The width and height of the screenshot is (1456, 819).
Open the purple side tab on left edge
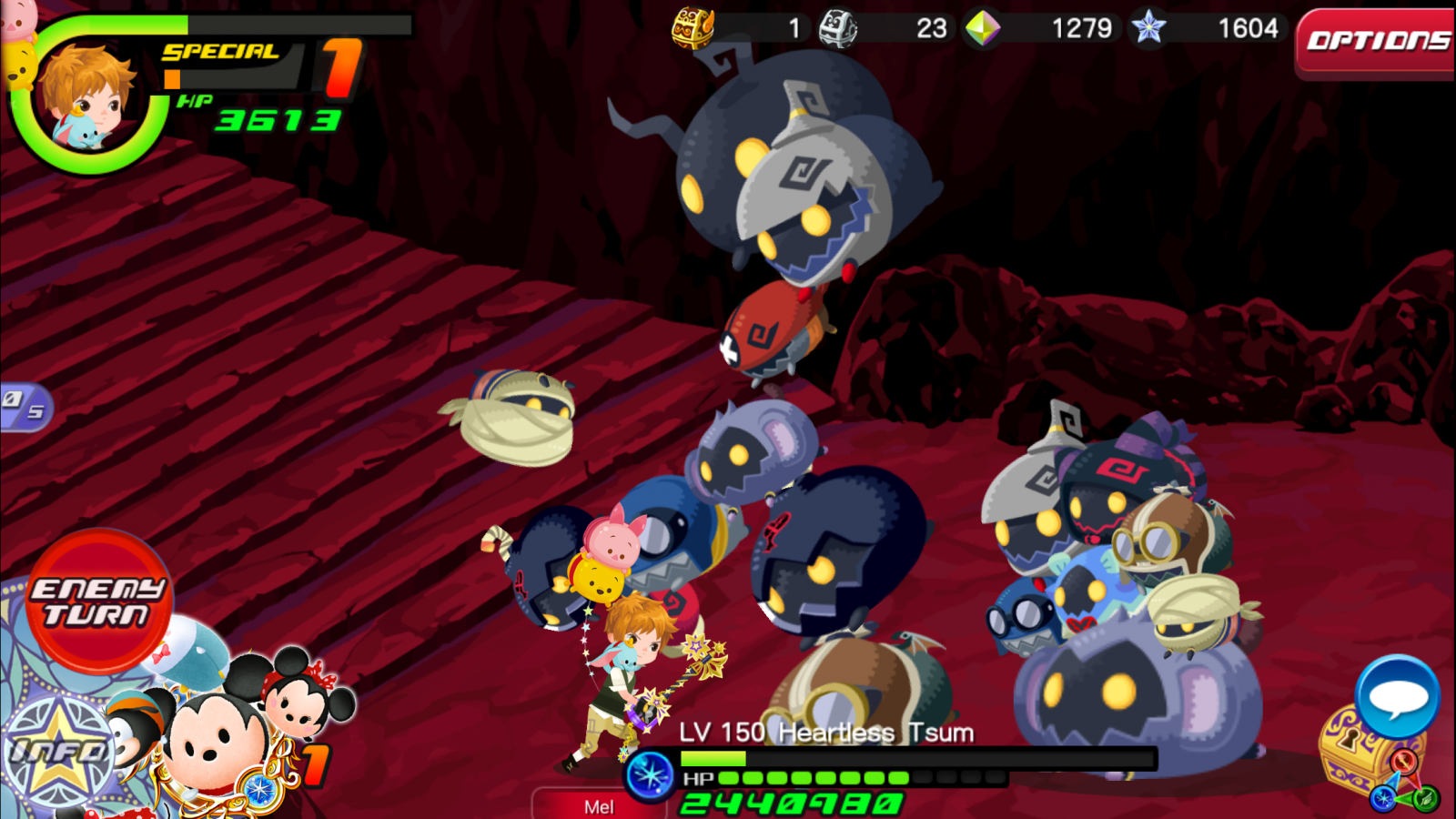tap(24, 405)
